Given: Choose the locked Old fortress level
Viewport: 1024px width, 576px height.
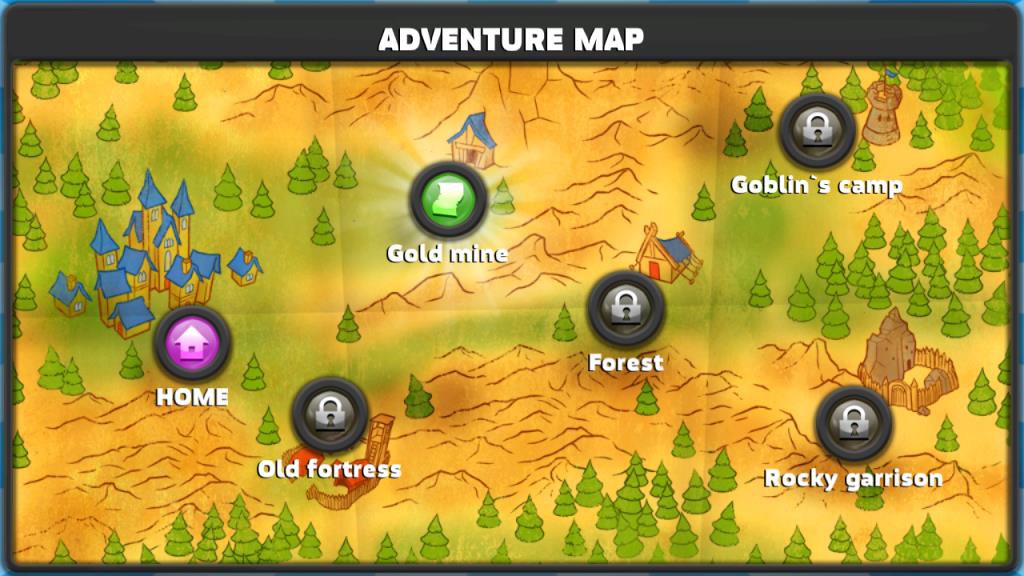Looking at the screenshot, I should (x=329, y=415).
